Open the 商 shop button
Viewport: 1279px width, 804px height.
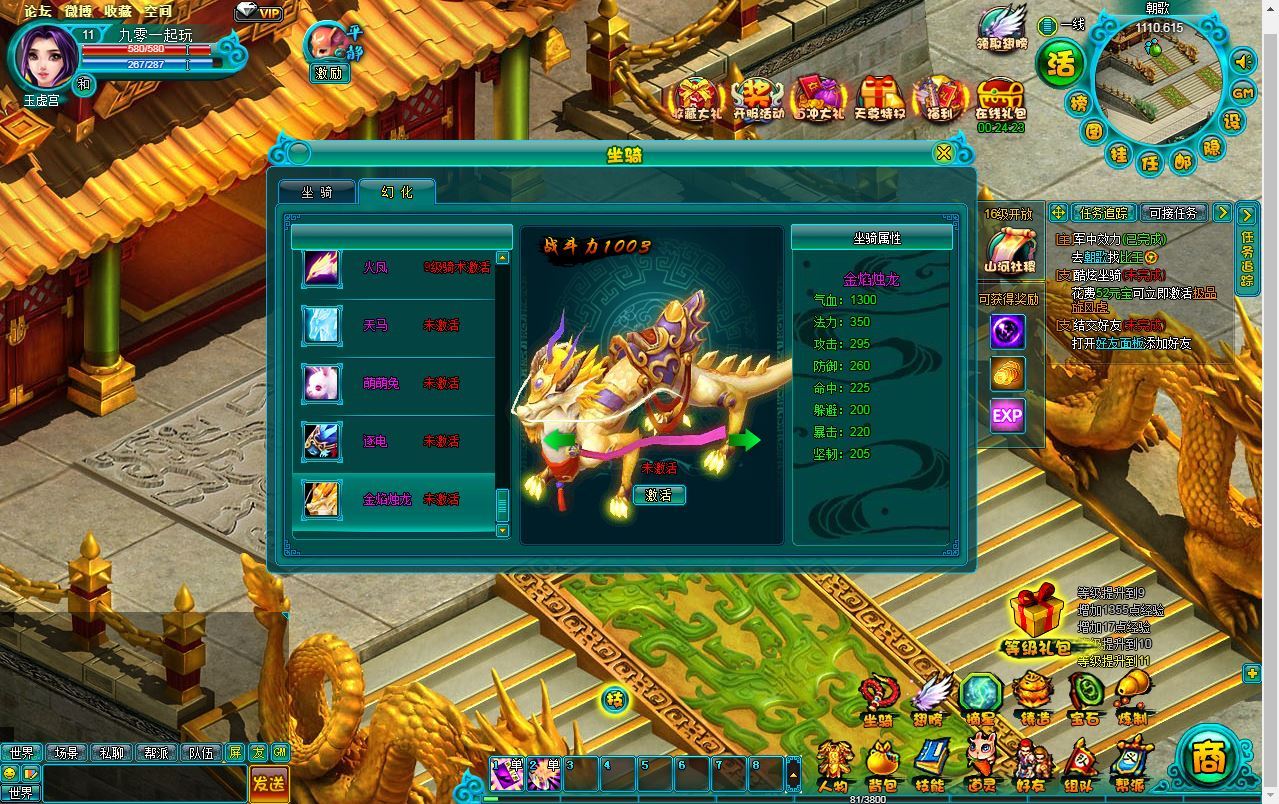(1209, 757)
